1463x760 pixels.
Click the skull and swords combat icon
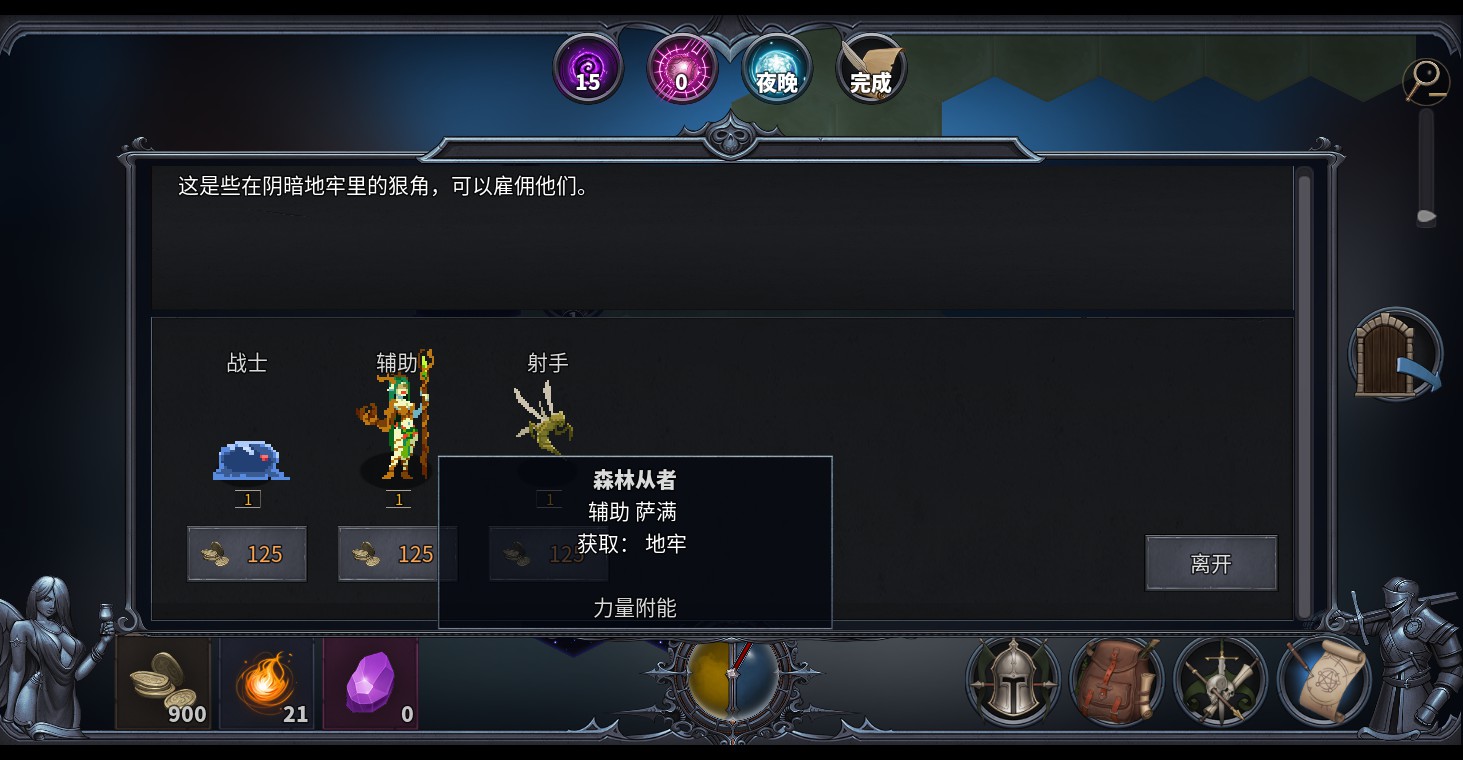click(x=1220, y=681)
